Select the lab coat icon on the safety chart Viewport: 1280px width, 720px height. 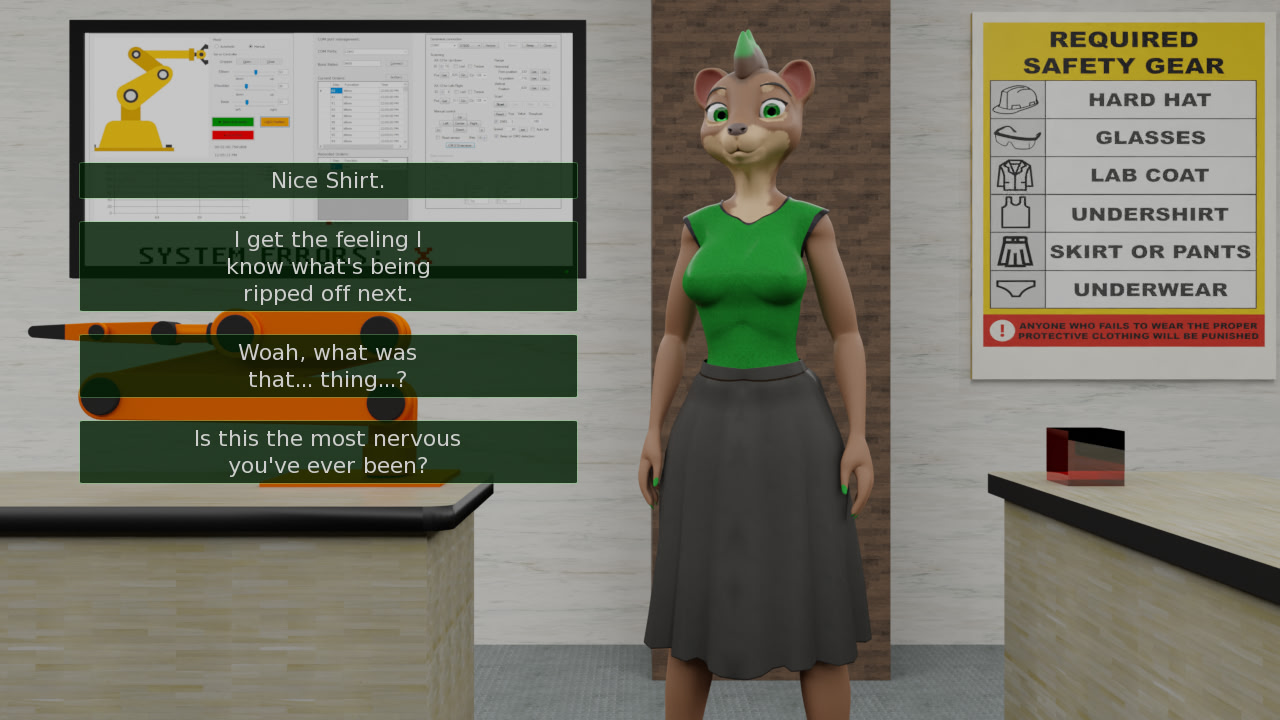coord(1015,174)
